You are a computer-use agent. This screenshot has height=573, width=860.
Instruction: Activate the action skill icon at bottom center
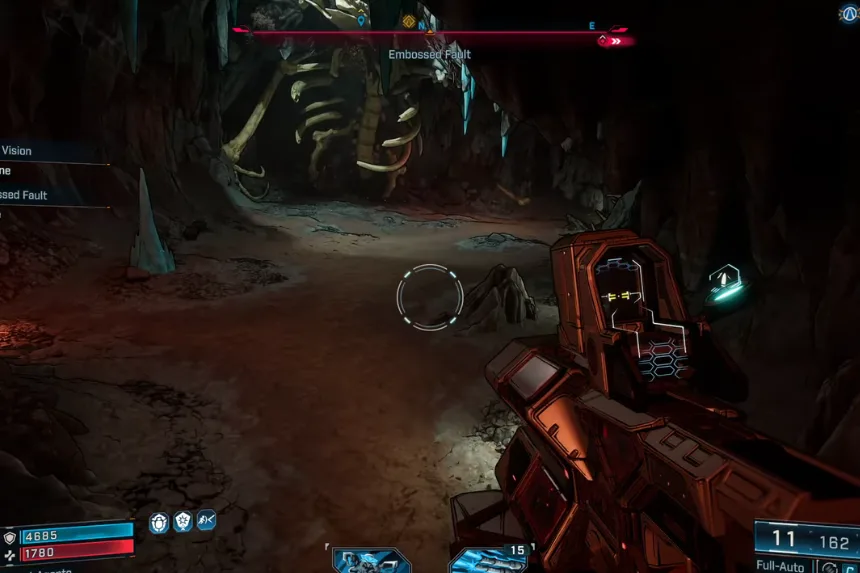click(x=370, y=560)
